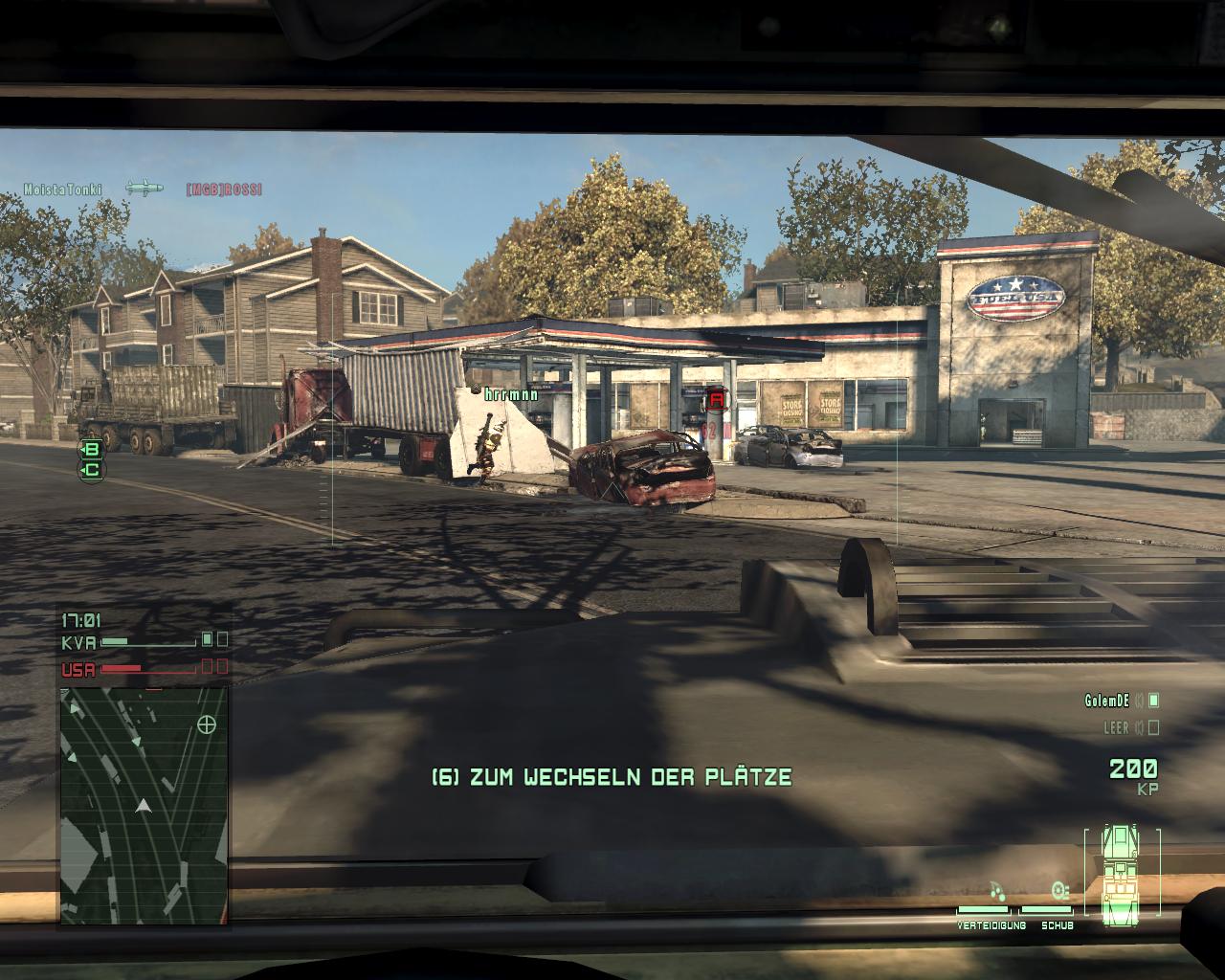Screen dimensions: 1225x980
Task: Toggle the filled KVA ticket indicator box
Action: point(208,639)
